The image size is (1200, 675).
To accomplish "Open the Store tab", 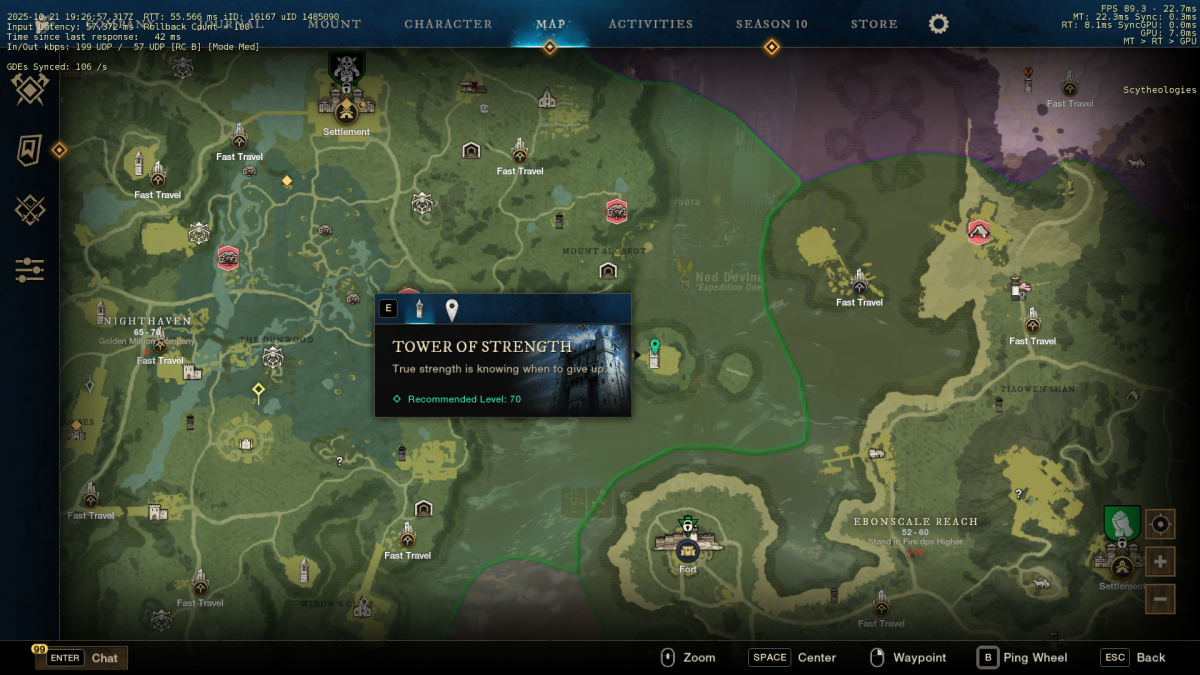I will tap(873, 24).
